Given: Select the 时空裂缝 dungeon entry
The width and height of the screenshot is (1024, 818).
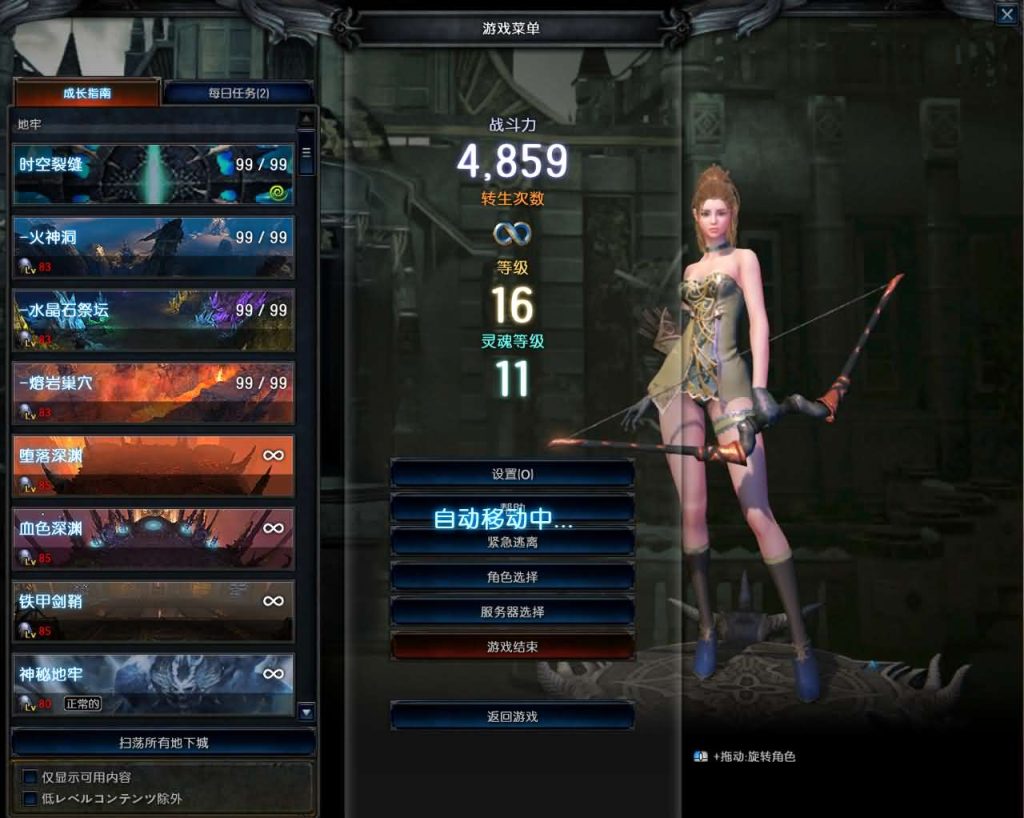Looking at the screenshot, I should tap(153, 174).
